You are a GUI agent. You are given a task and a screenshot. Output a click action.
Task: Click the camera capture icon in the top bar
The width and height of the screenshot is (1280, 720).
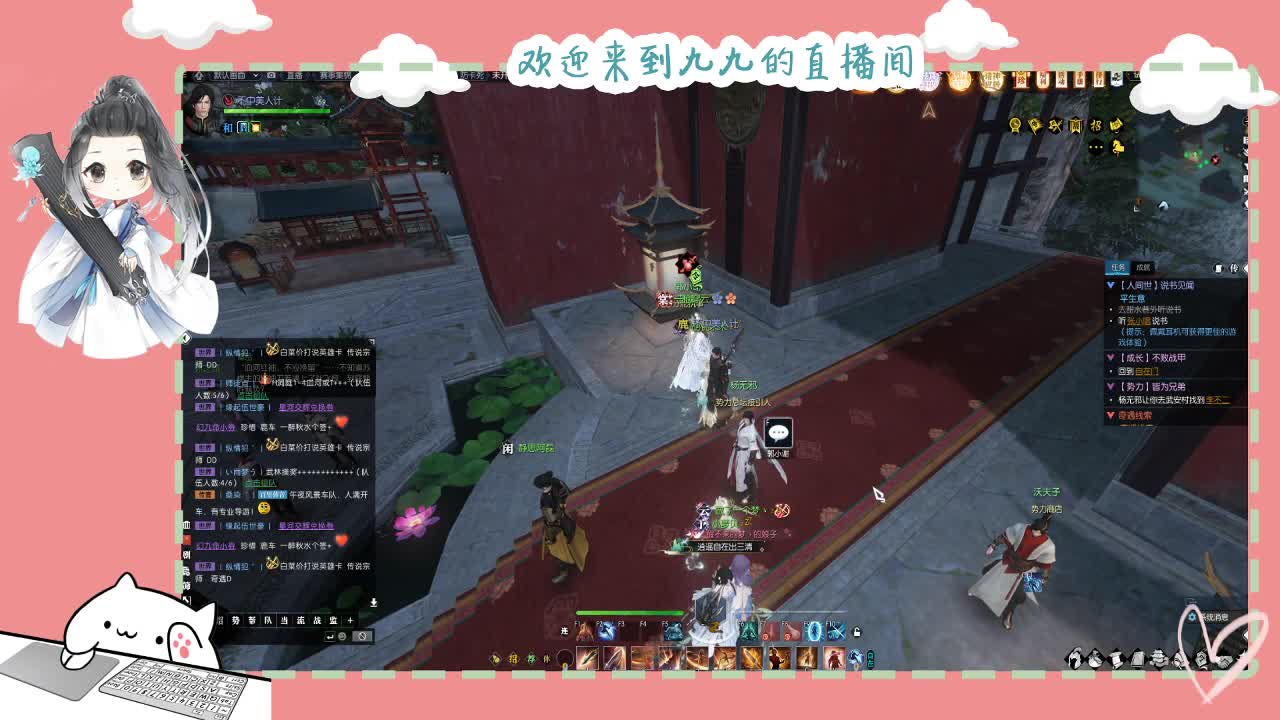coord(271,77)
